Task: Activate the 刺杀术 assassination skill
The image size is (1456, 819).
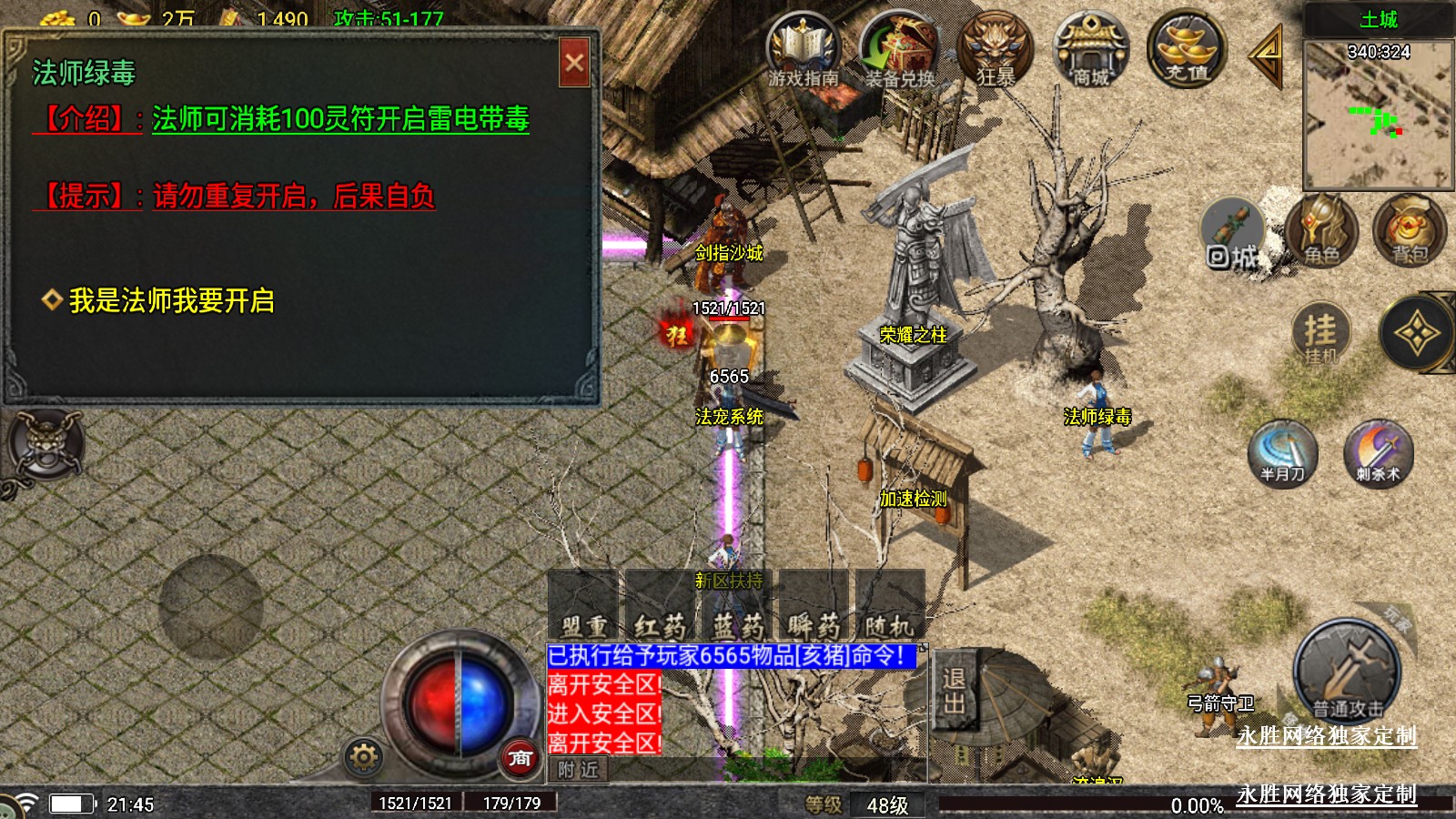Action: coord(1378,453)
